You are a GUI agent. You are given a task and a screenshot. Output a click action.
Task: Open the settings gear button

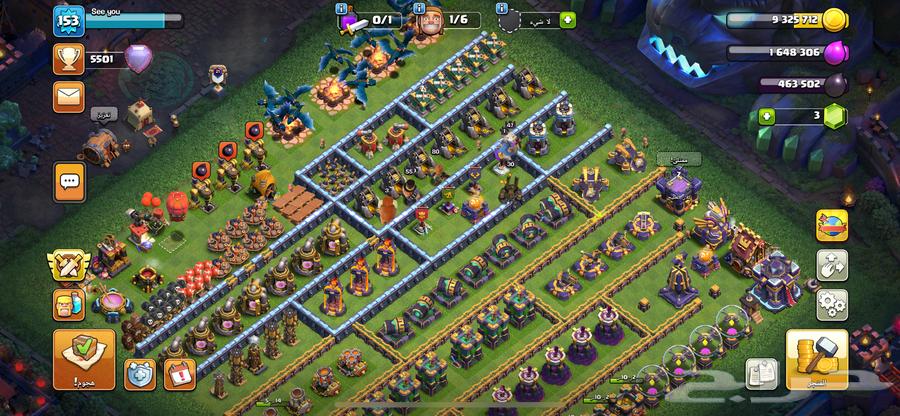[x=831, y=303]
